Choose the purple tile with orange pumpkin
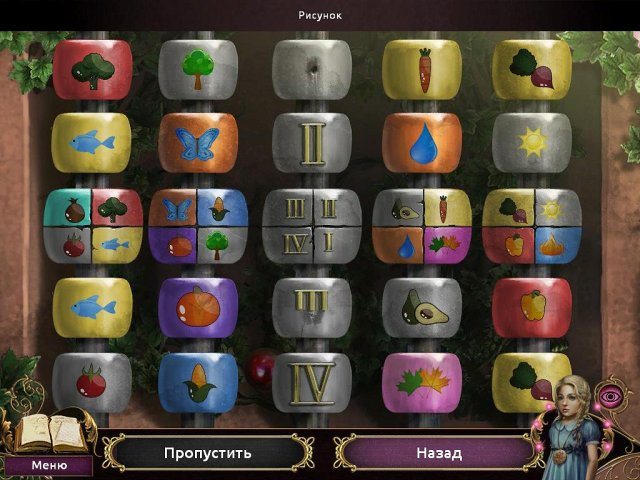This screenshot has height=480, width=640. click(197, 306)
